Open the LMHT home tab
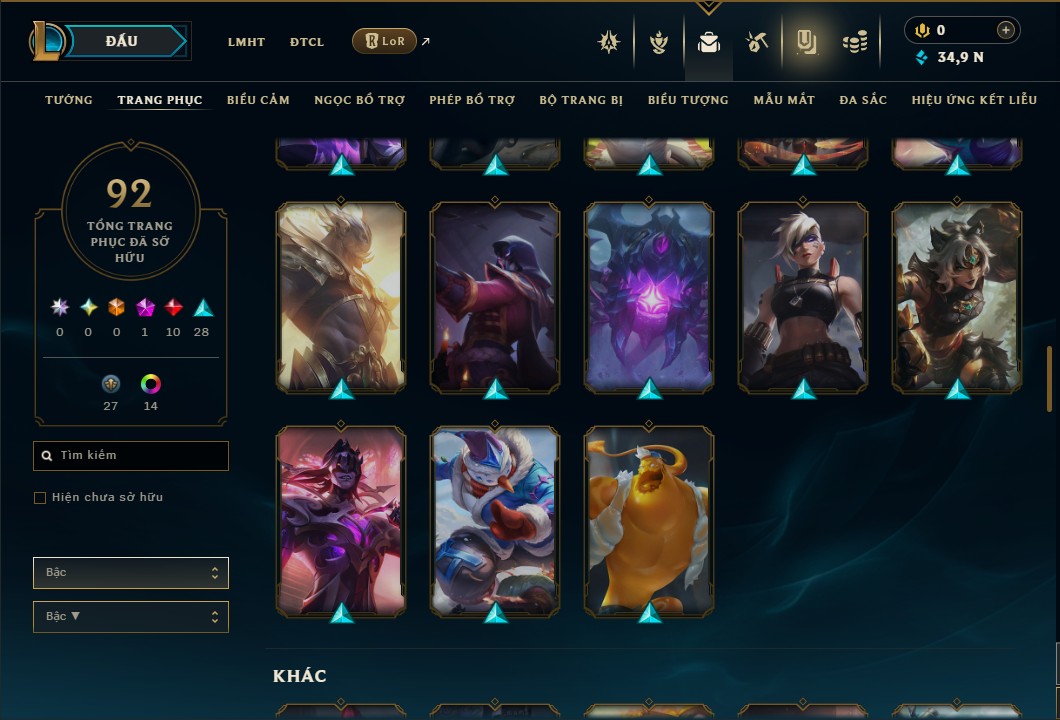This screenshot has width=1060, height=720. click(246, 42)
